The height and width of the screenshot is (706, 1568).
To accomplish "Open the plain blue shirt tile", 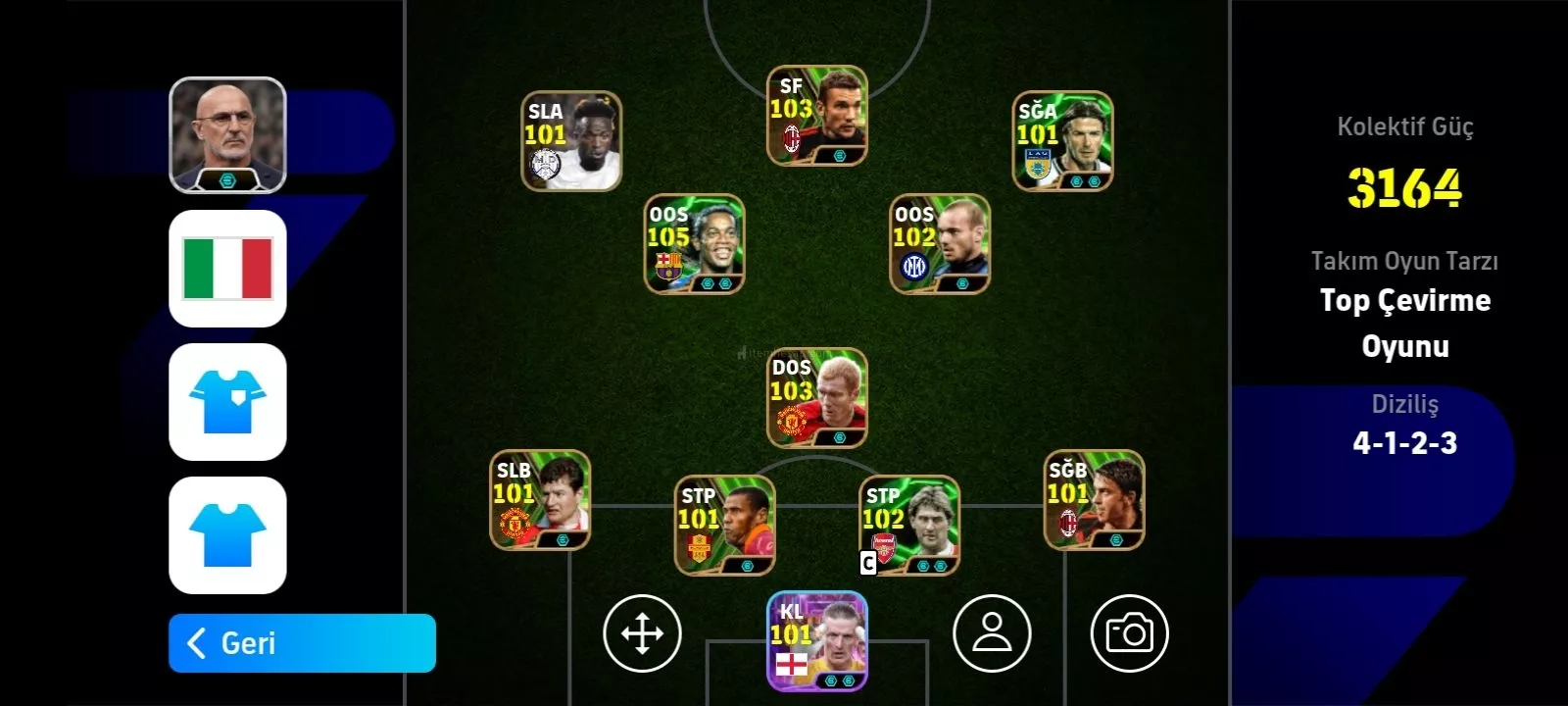I will 228,535.
